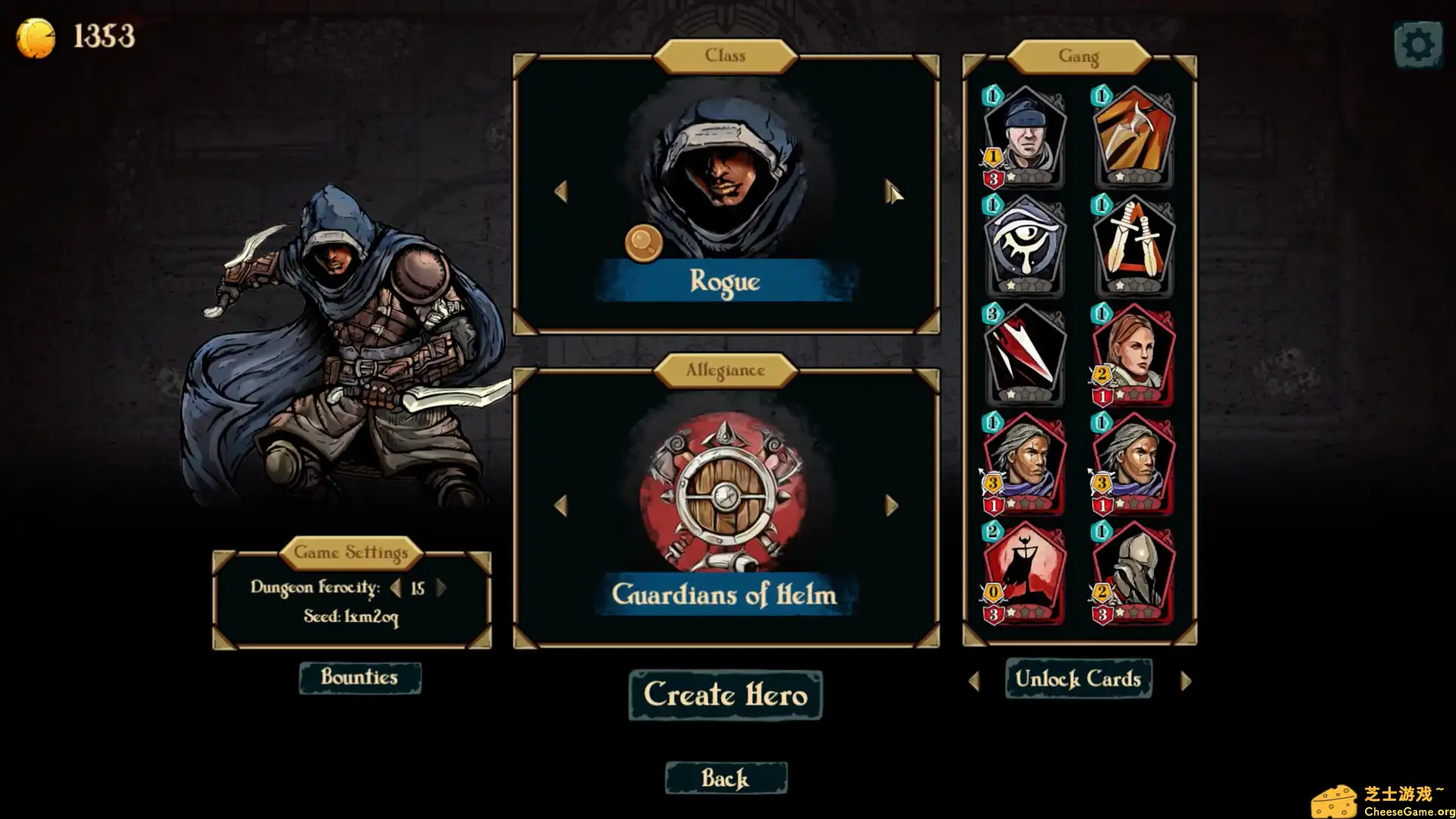The width and height of the screenshot is (1456, 819).
Task: Switch to the previous class before Rogue
Action: click(x=561, y=192)
